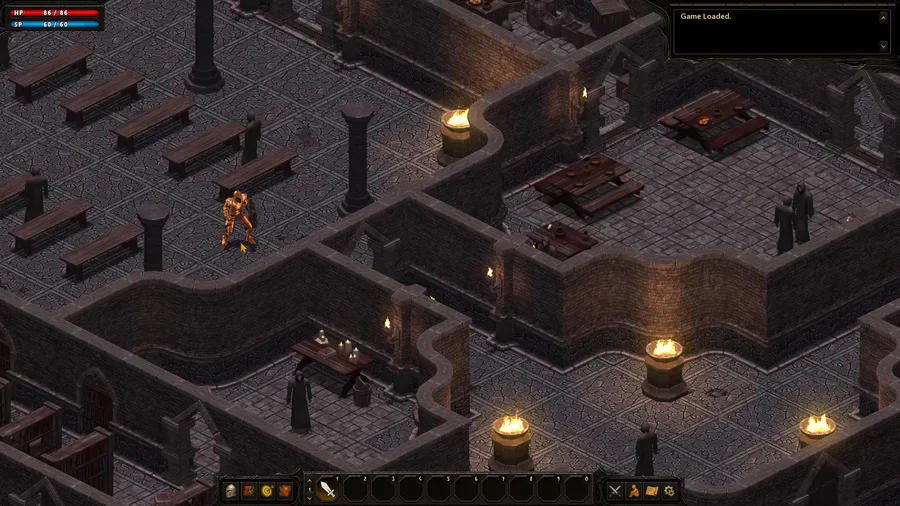The image size is (900, 506).
Task: Click the sitting figure rest icon
Action: point(634,490)
